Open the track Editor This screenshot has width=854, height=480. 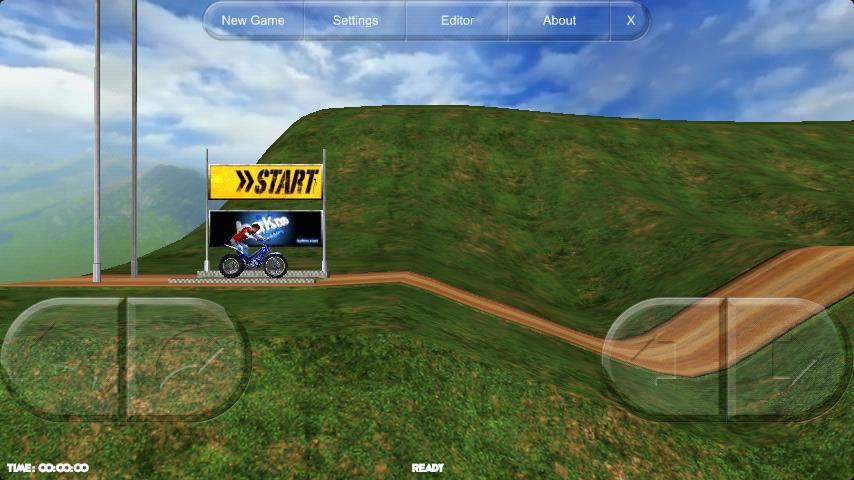point(457,20)
